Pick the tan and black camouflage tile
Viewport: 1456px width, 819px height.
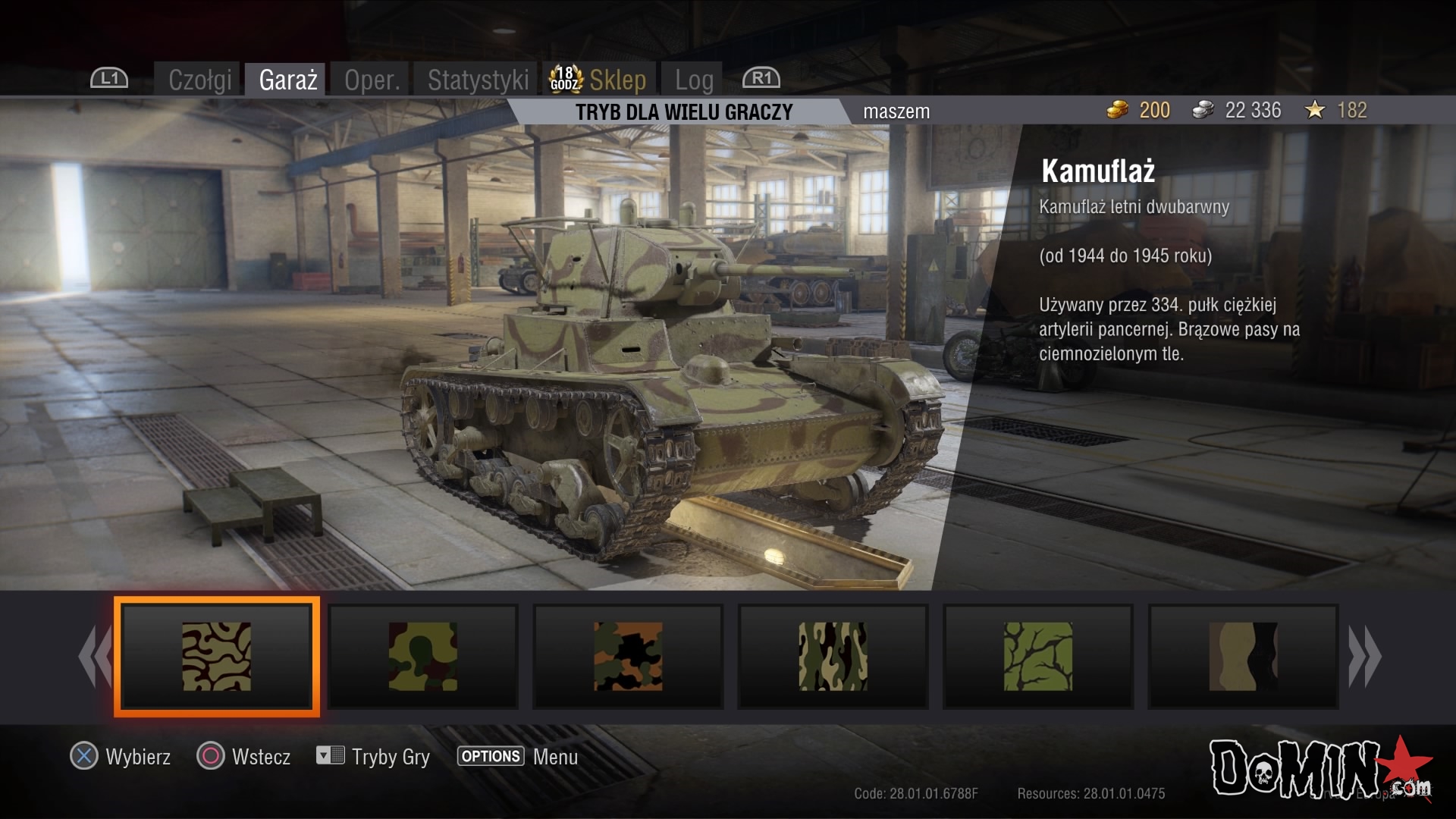click(x=1243, y=657)
